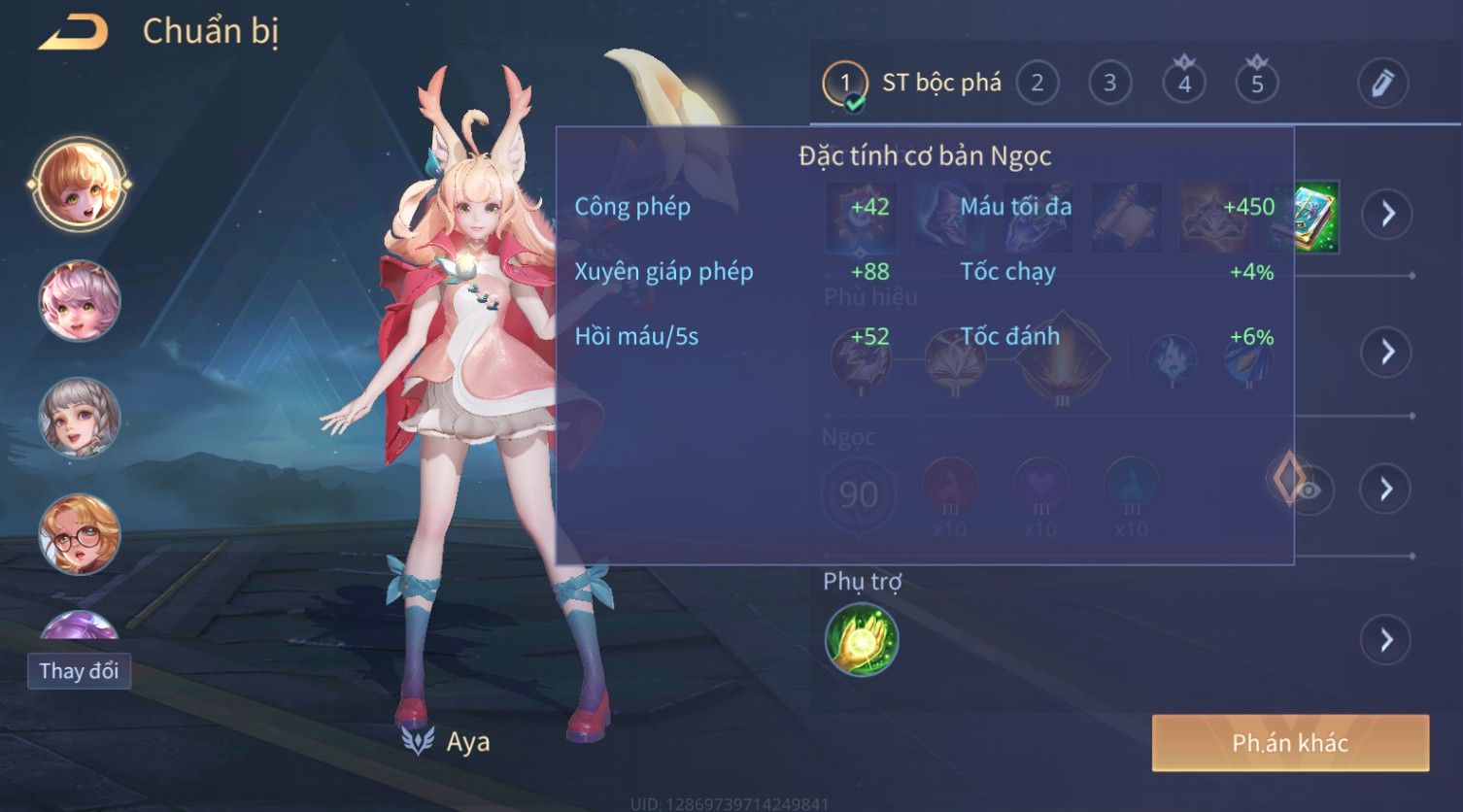Open the equipment items arrow
The height and width of the screenshot is (812, 1463).
pyautogui.click(x=1386, y=214)
